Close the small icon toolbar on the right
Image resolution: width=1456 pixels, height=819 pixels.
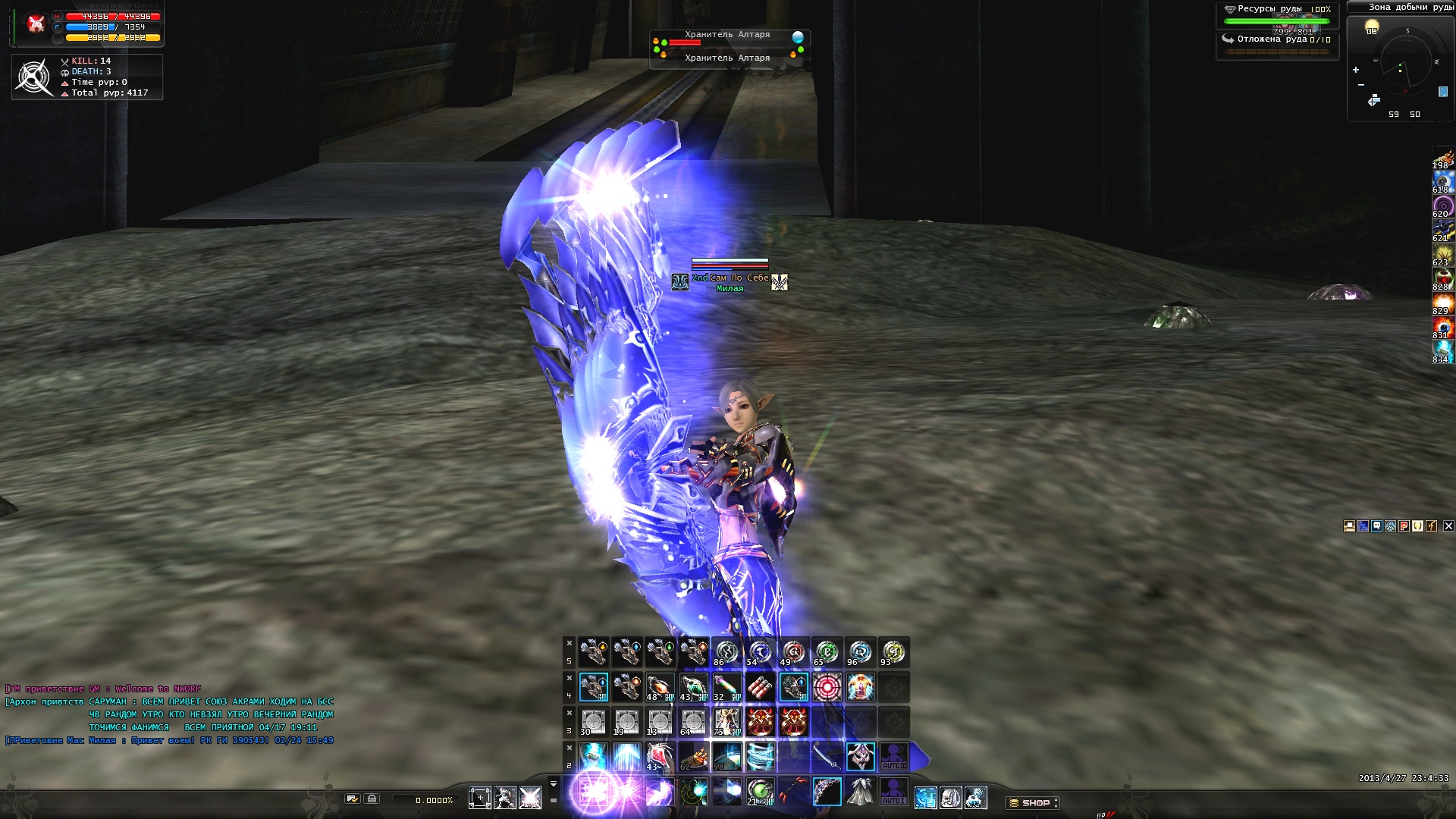(x=1448, y=526)
